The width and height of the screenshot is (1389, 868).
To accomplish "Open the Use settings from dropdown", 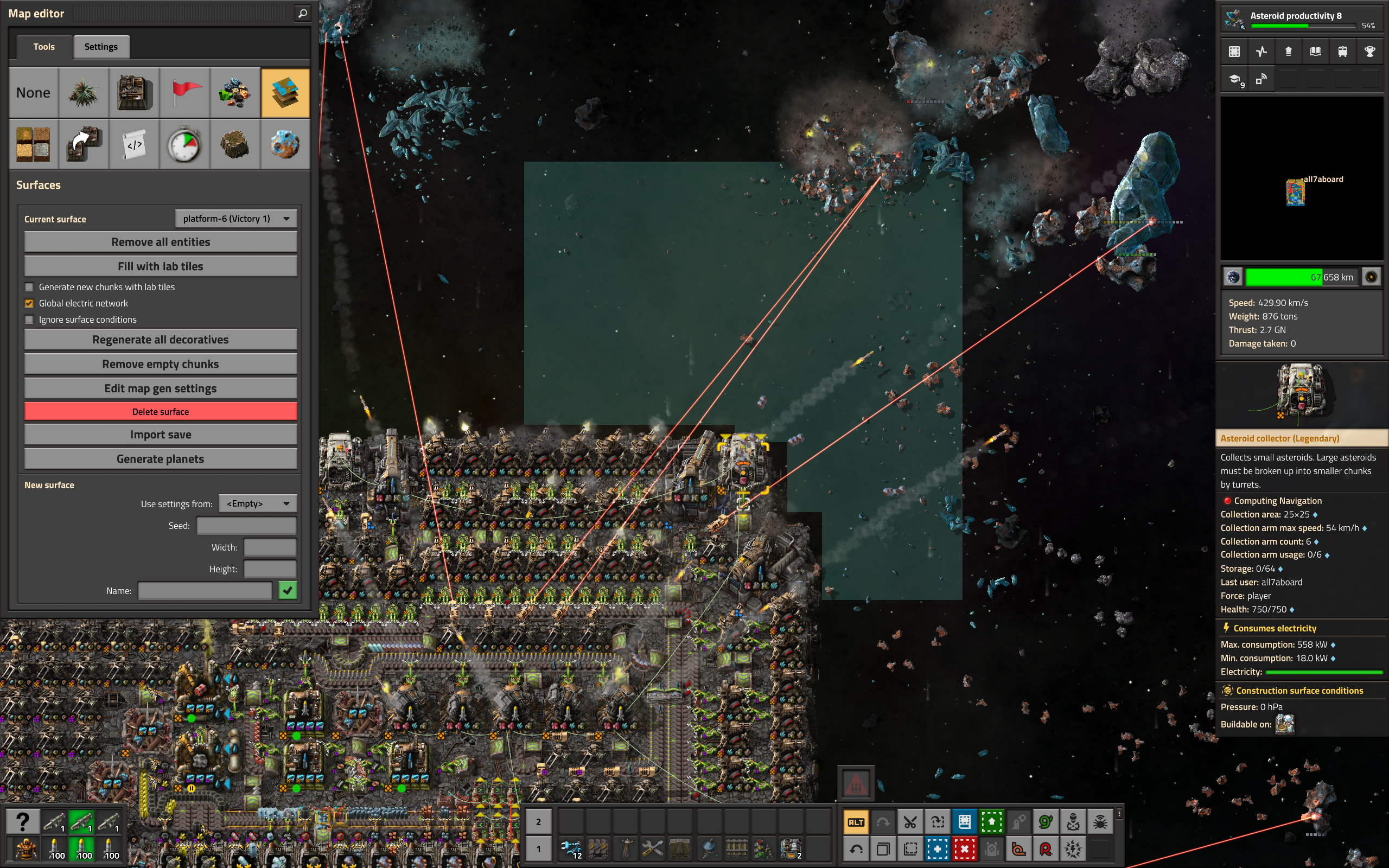I will point(258,503).
